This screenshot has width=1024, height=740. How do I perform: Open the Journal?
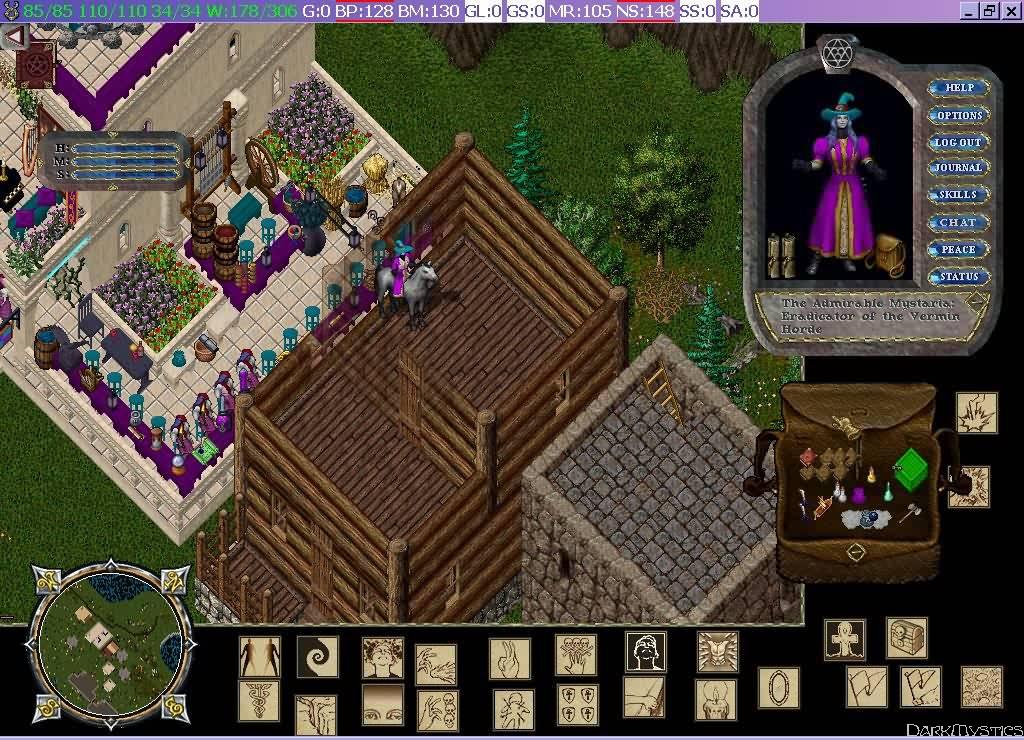coord(959,168)
